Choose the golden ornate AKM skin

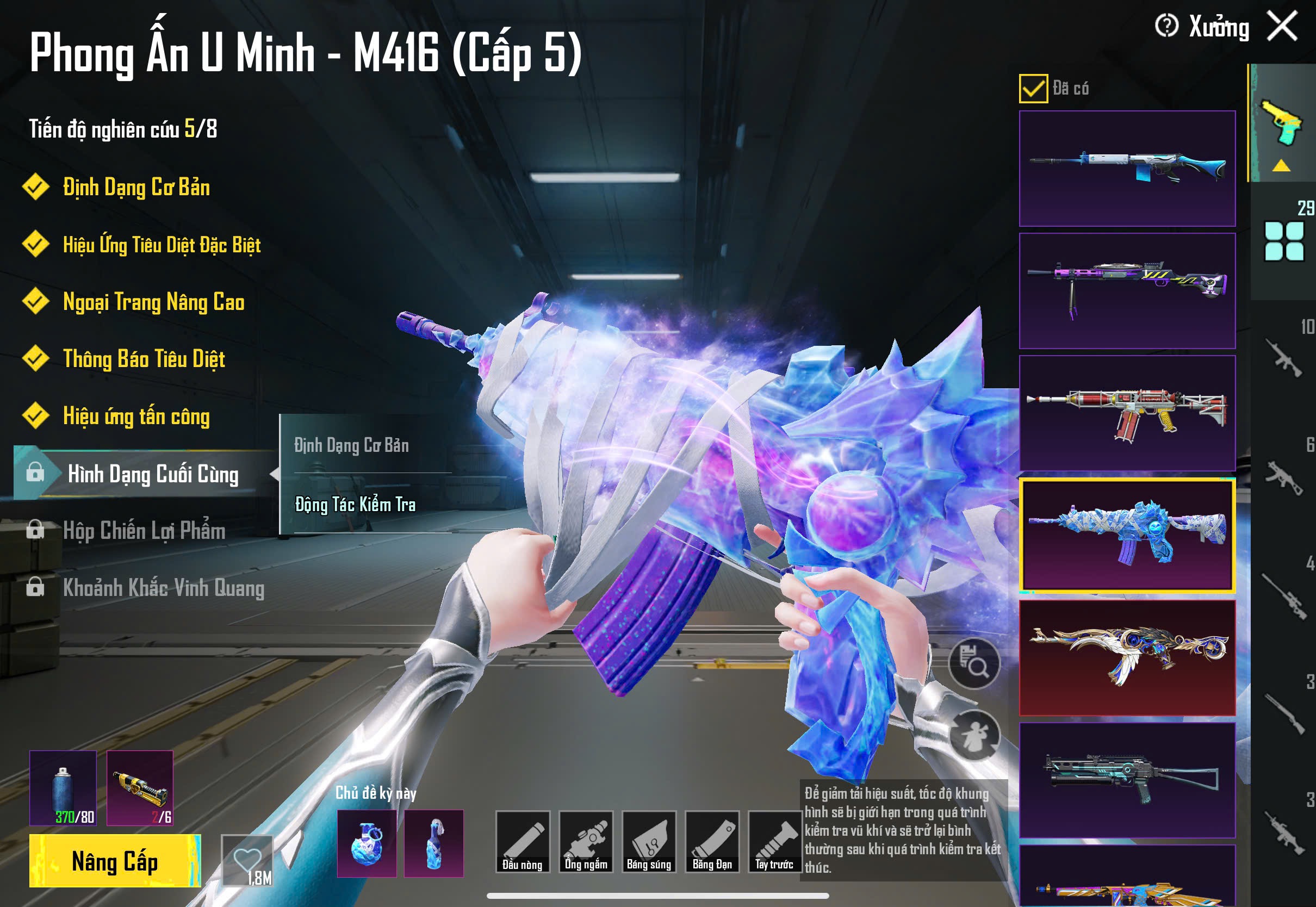pos(1127,657)
